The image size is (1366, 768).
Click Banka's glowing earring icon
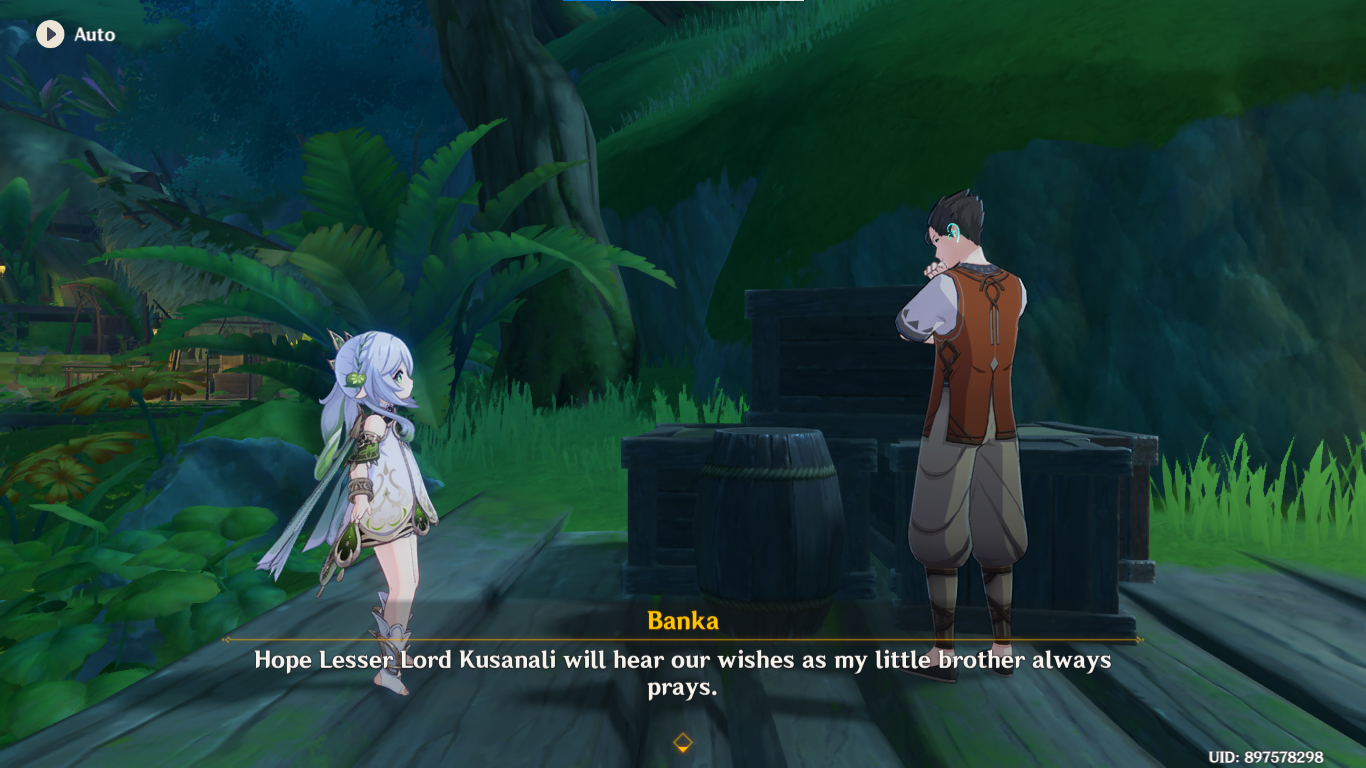(x=953, y=230)
